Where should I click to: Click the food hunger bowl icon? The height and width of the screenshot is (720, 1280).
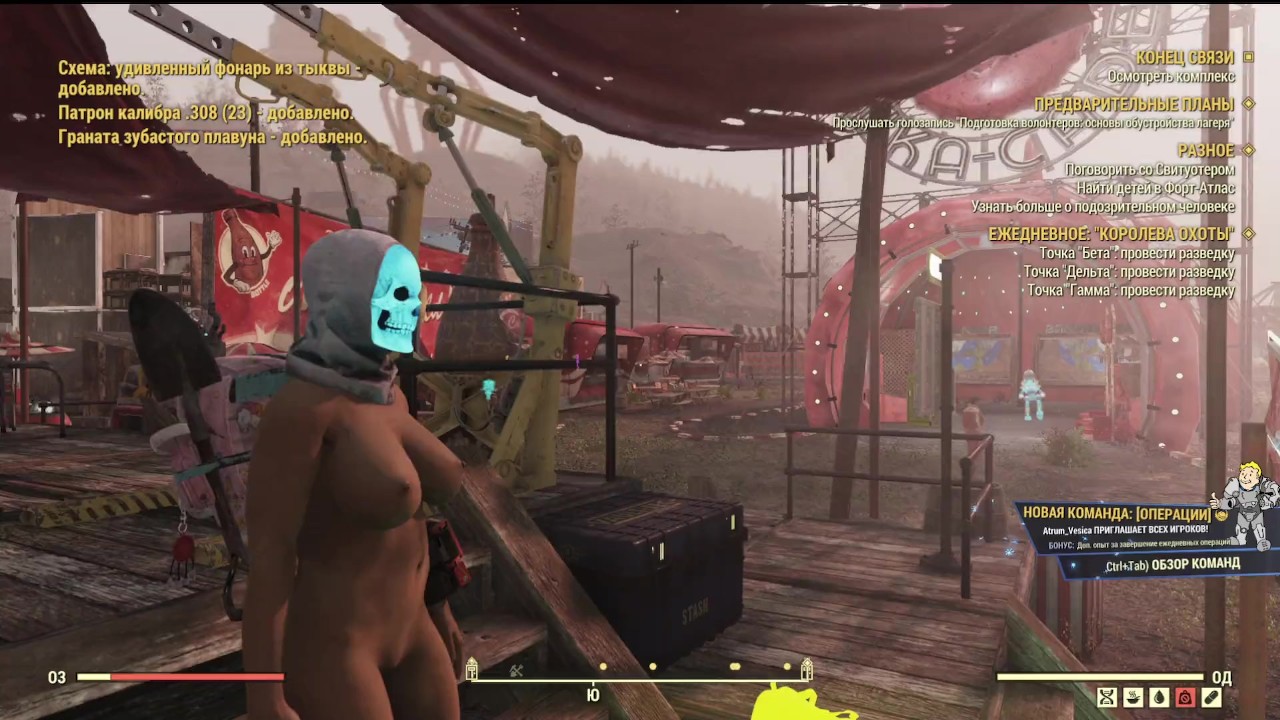tap(1133, 697)
